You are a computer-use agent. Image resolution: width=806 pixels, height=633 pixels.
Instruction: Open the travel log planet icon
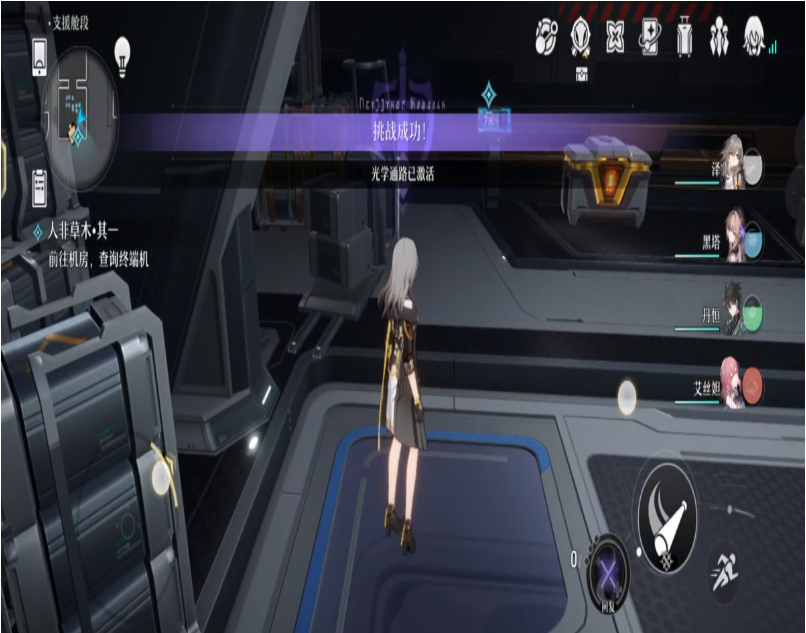click(x=546, y=36)
